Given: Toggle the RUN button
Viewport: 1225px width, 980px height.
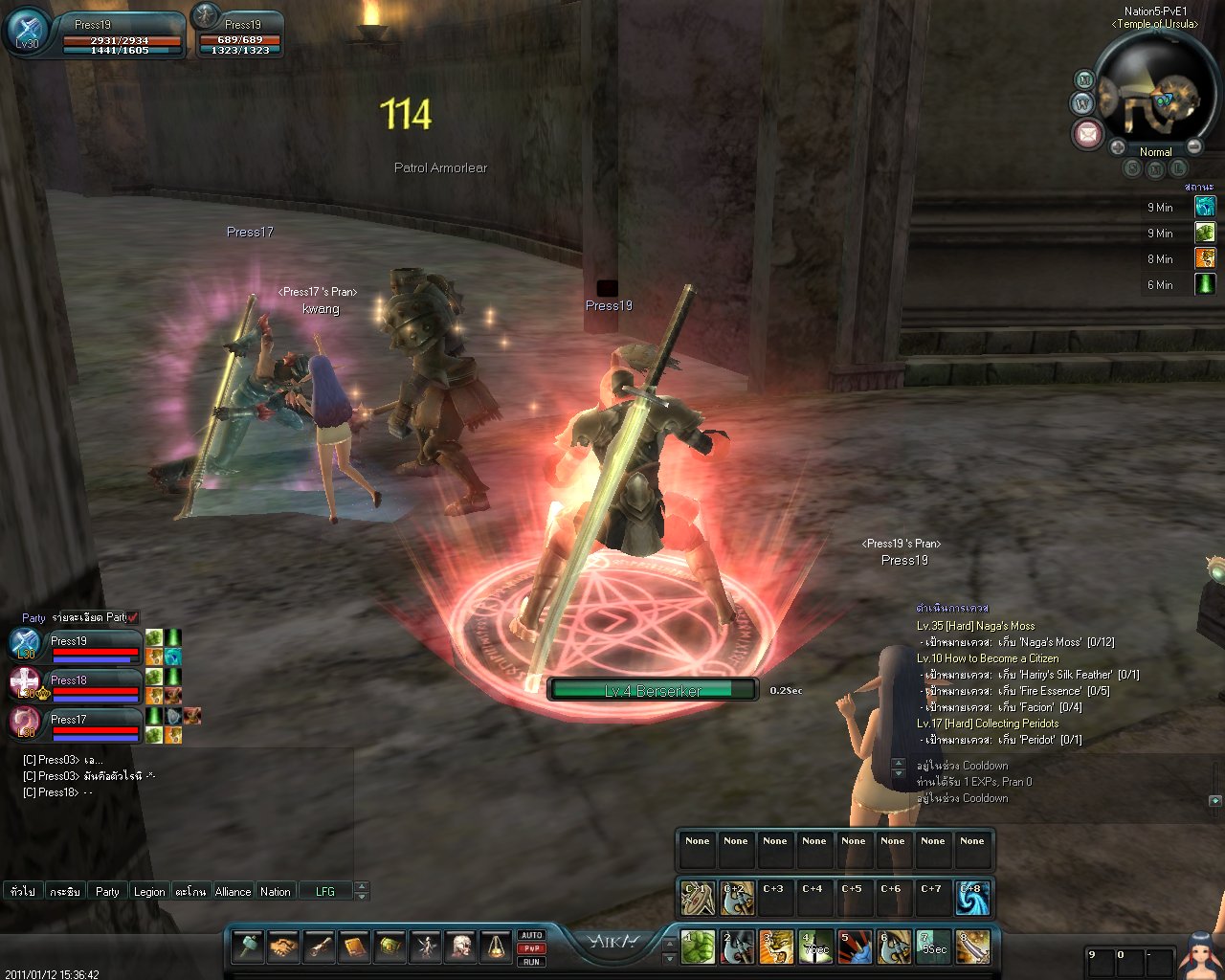Looking at the screenshot, I should 531,962.
